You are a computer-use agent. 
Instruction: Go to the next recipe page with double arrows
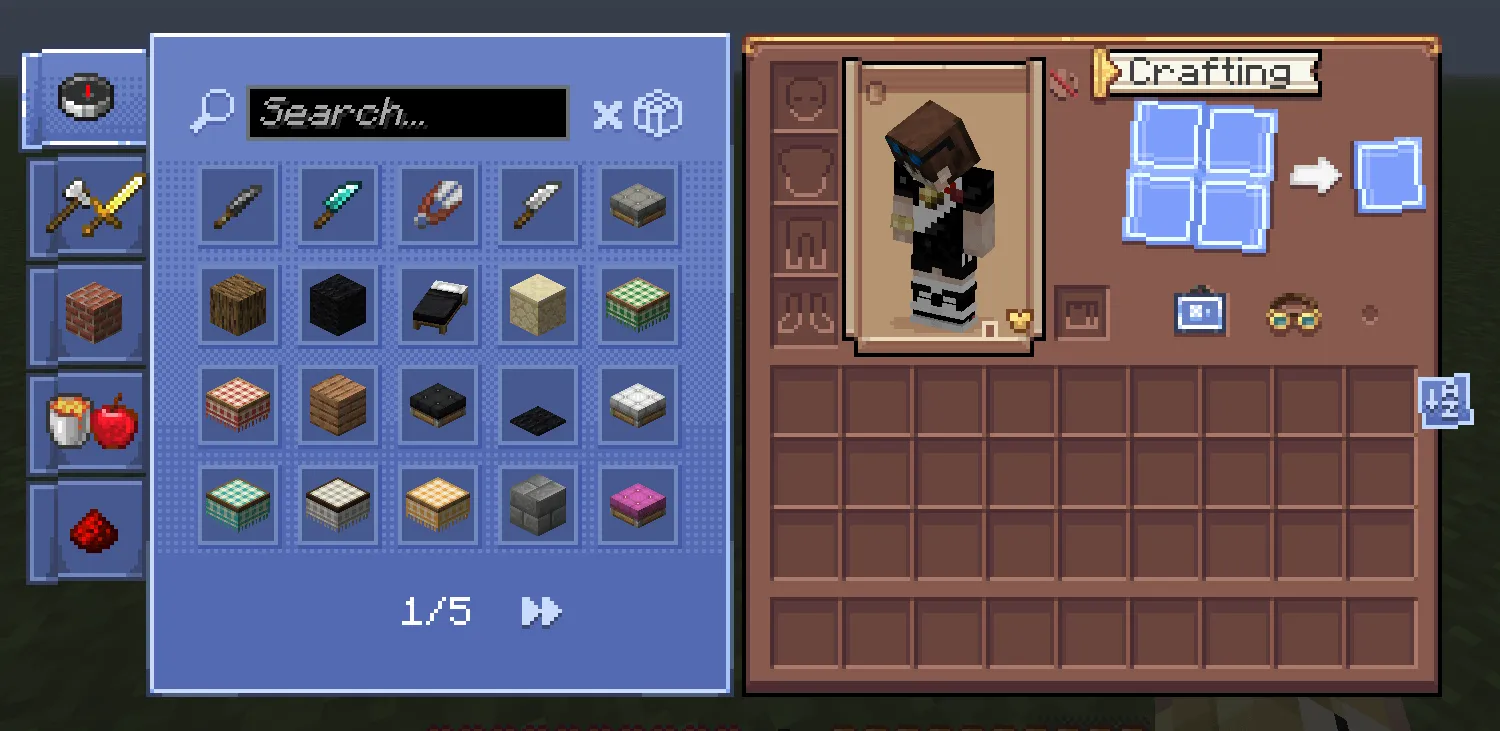coord(541,611)
